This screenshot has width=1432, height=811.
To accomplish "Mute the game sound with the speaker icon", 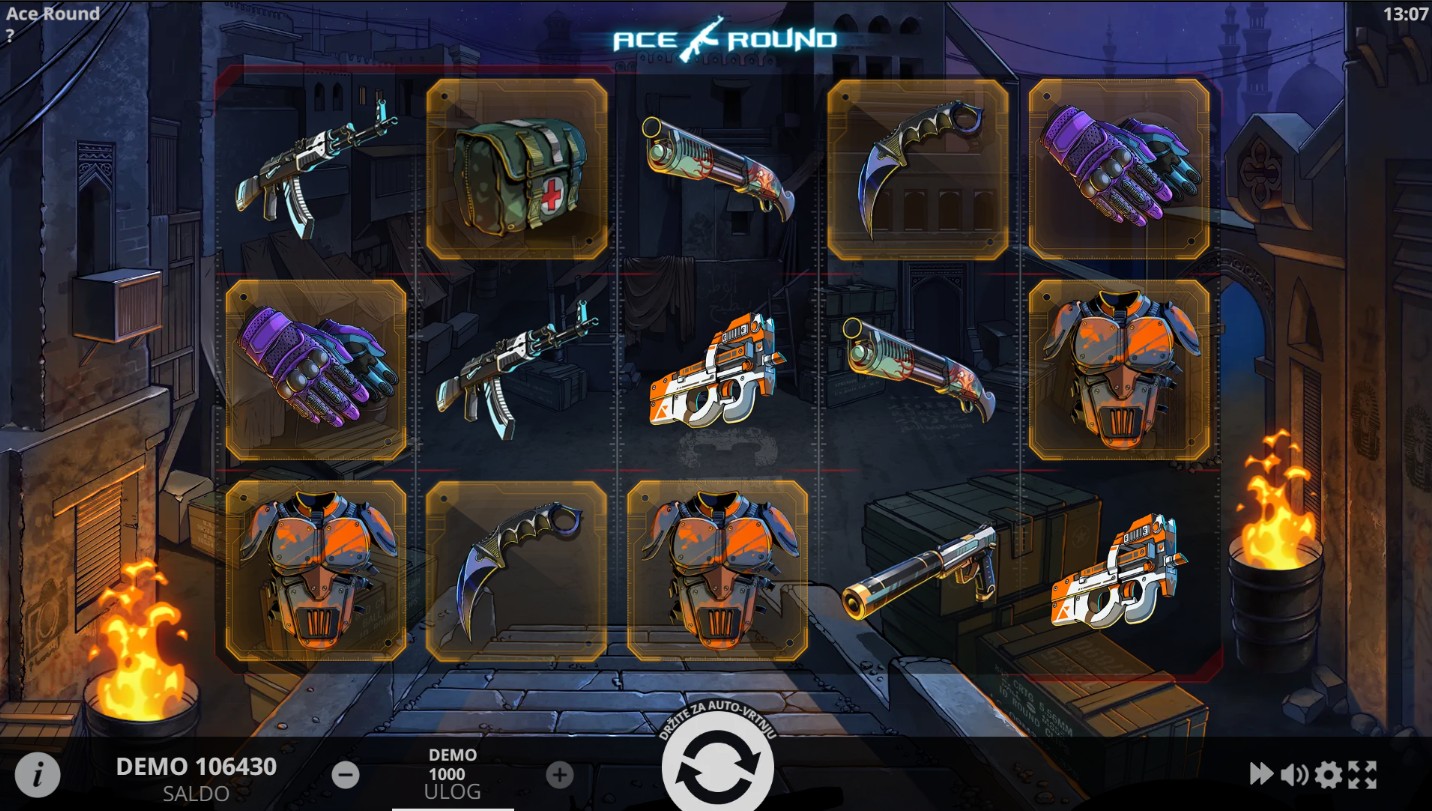I will coord(1294,773).
